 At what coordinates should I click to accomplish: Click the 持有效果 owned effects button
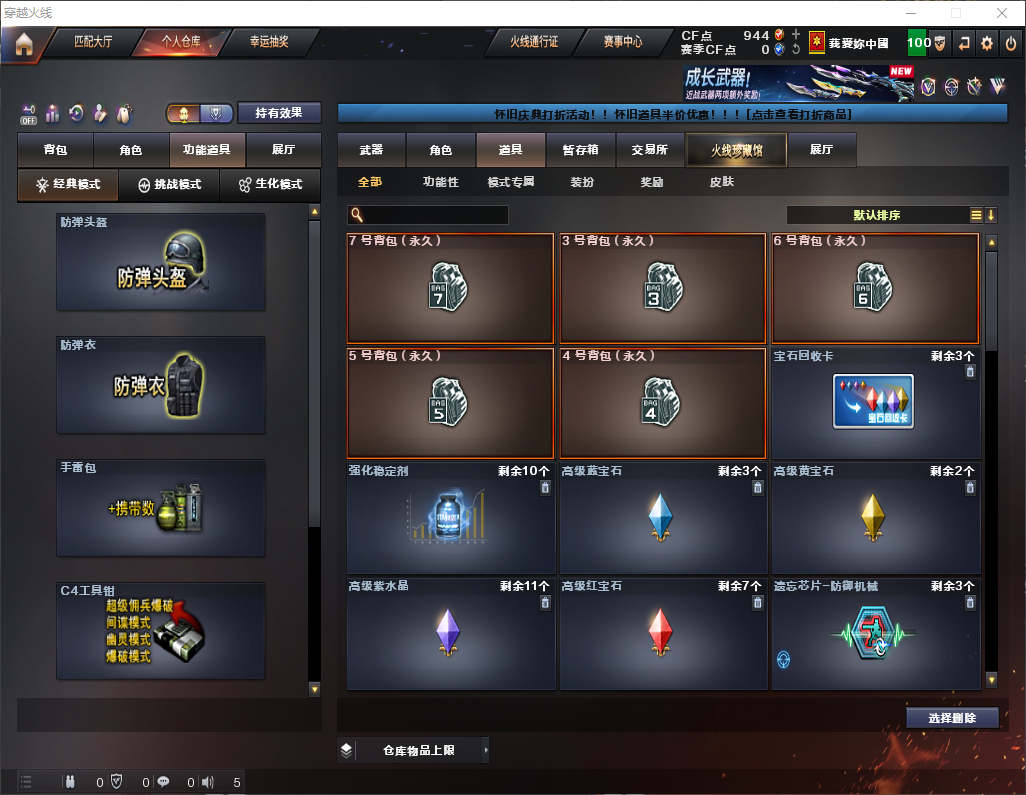click(279, 113)
